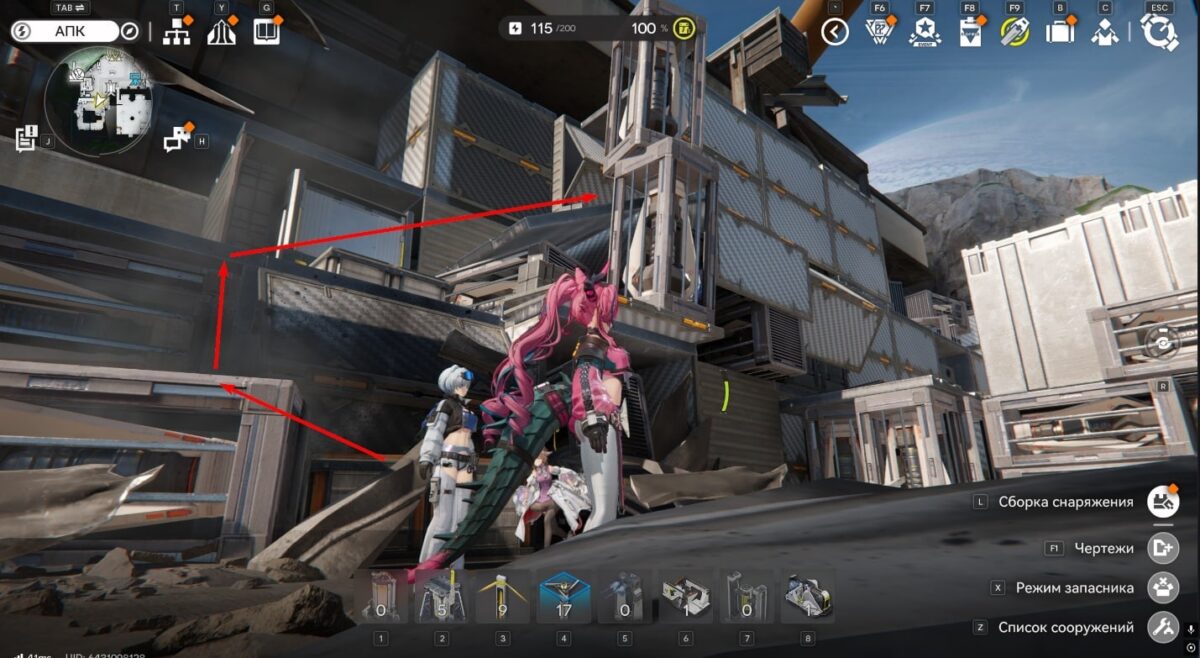Open the ESC main menu icon
Viewport: 1200px width, 658px height.
click(1160, 32)
